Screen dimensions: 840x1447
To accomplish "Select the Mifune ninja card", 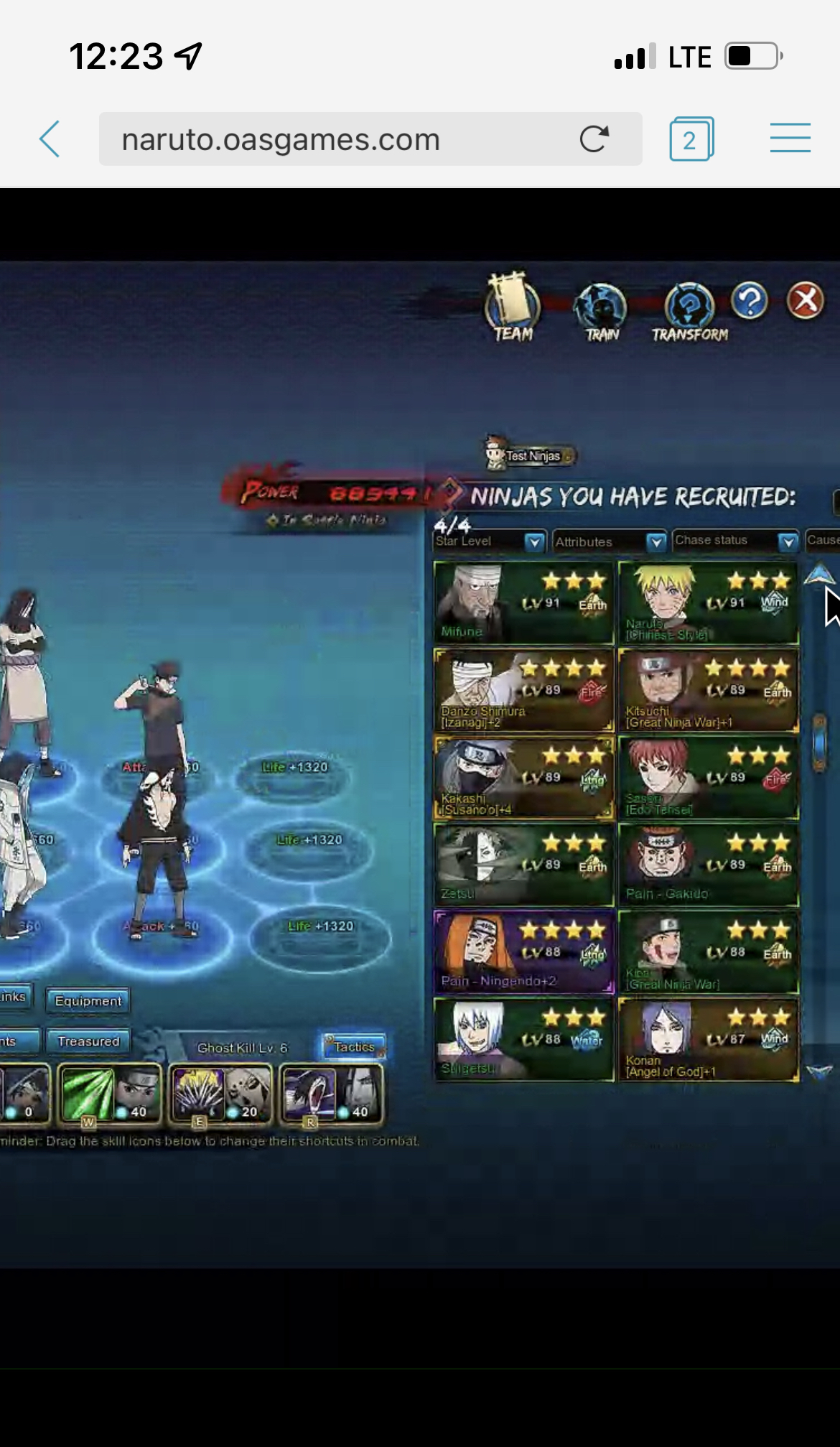I will click(x=523, y=602).
